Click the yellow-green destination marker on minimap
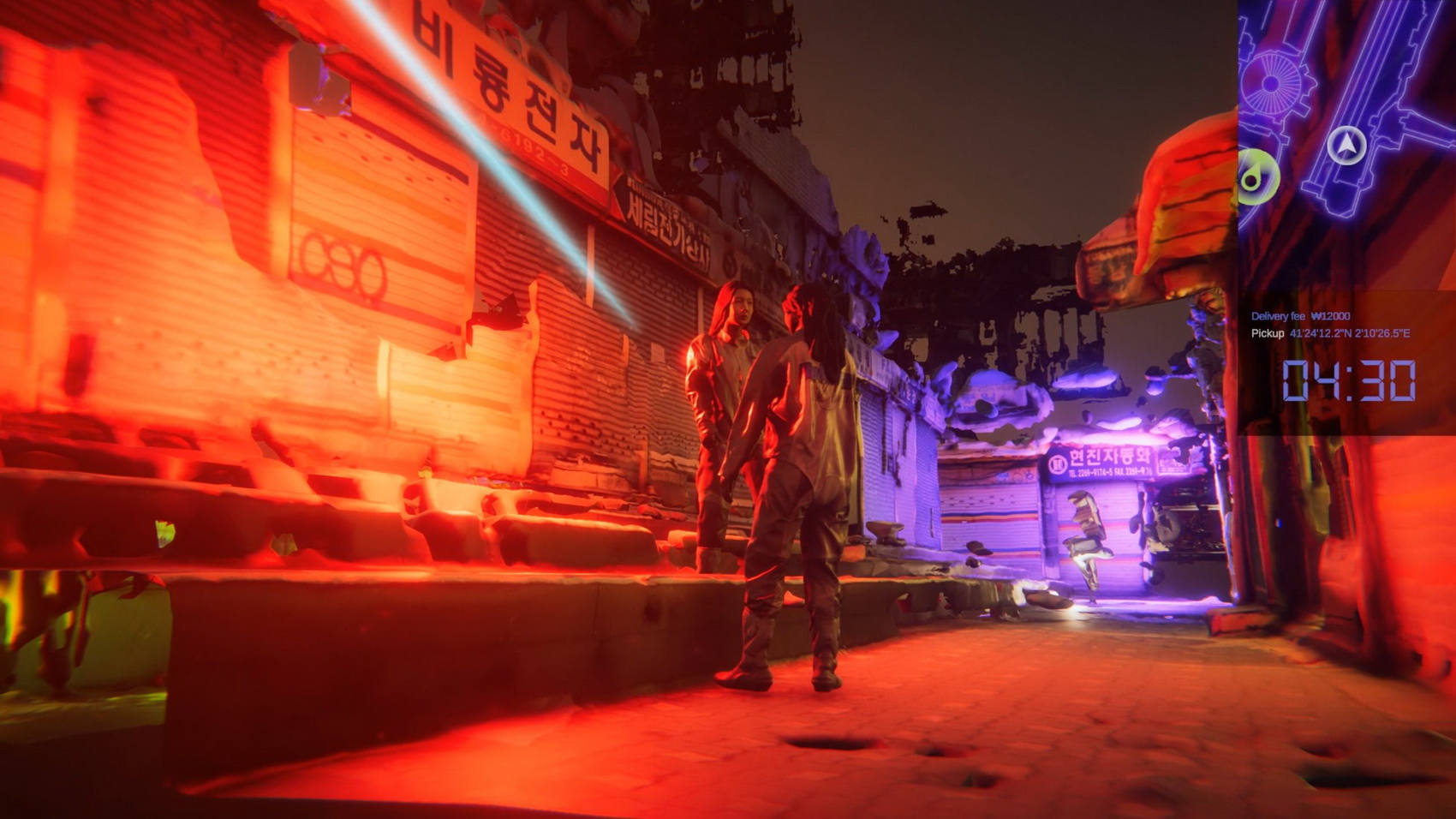 1257,178
